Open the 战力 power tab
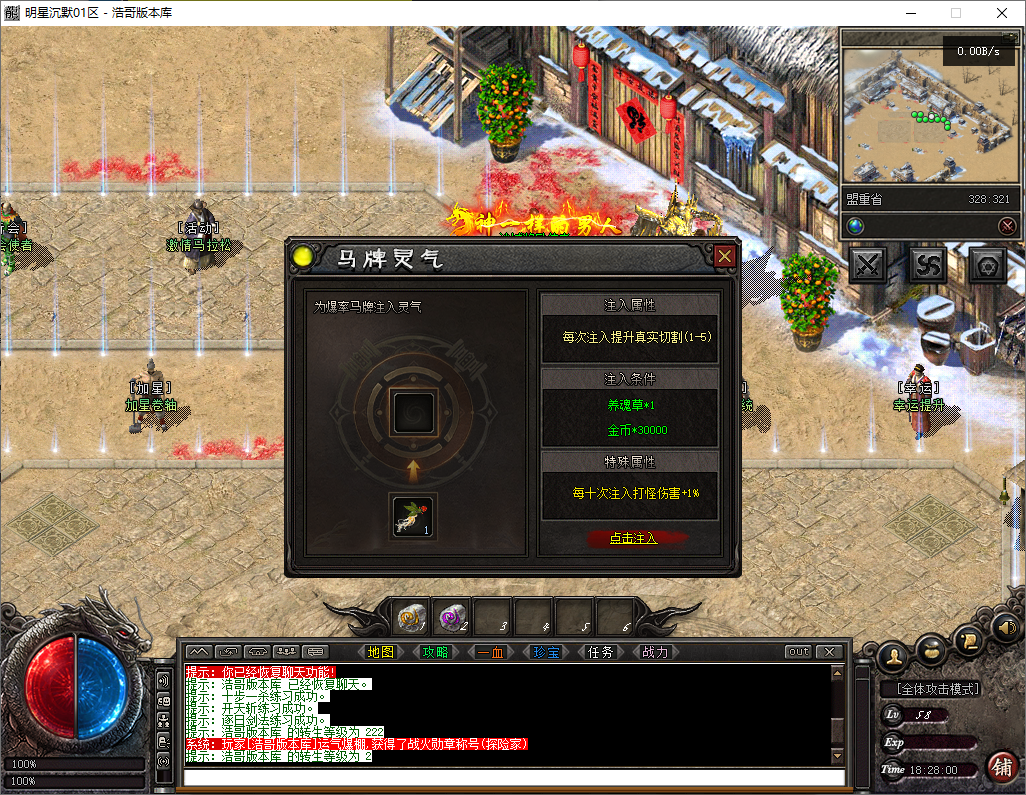 655,652
